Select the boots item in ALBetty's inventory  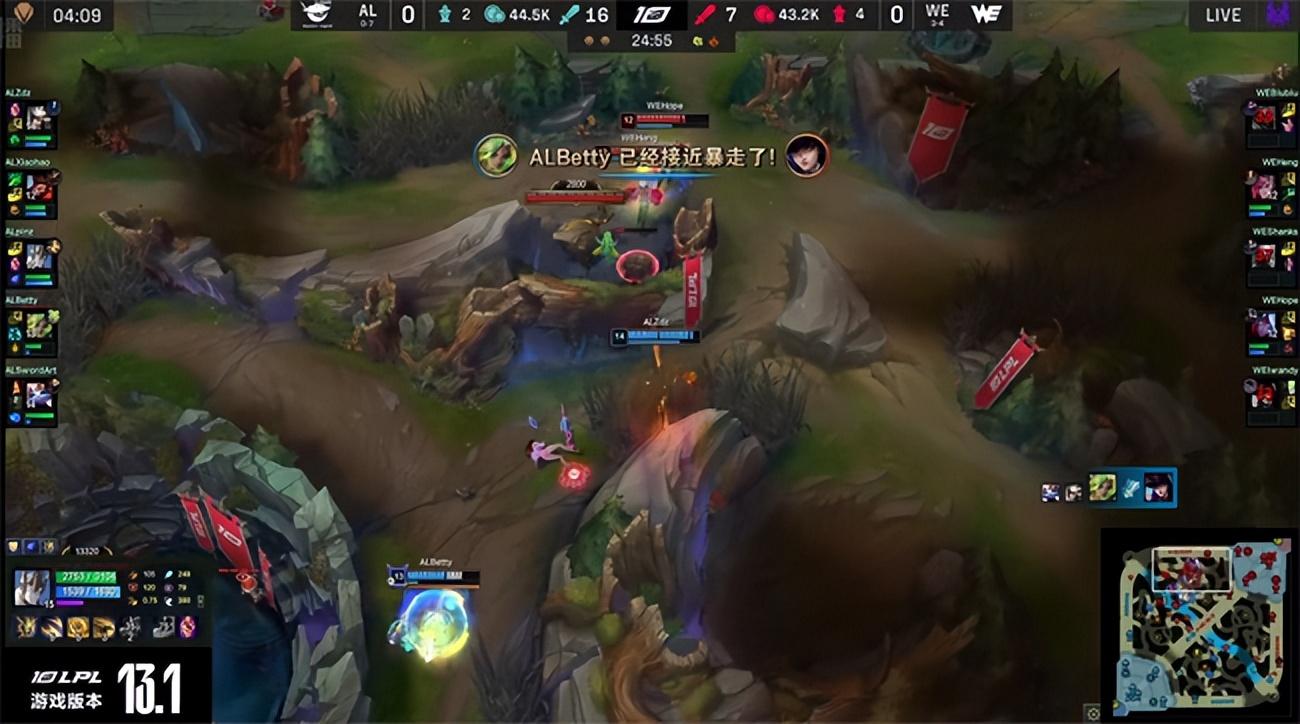162,628
